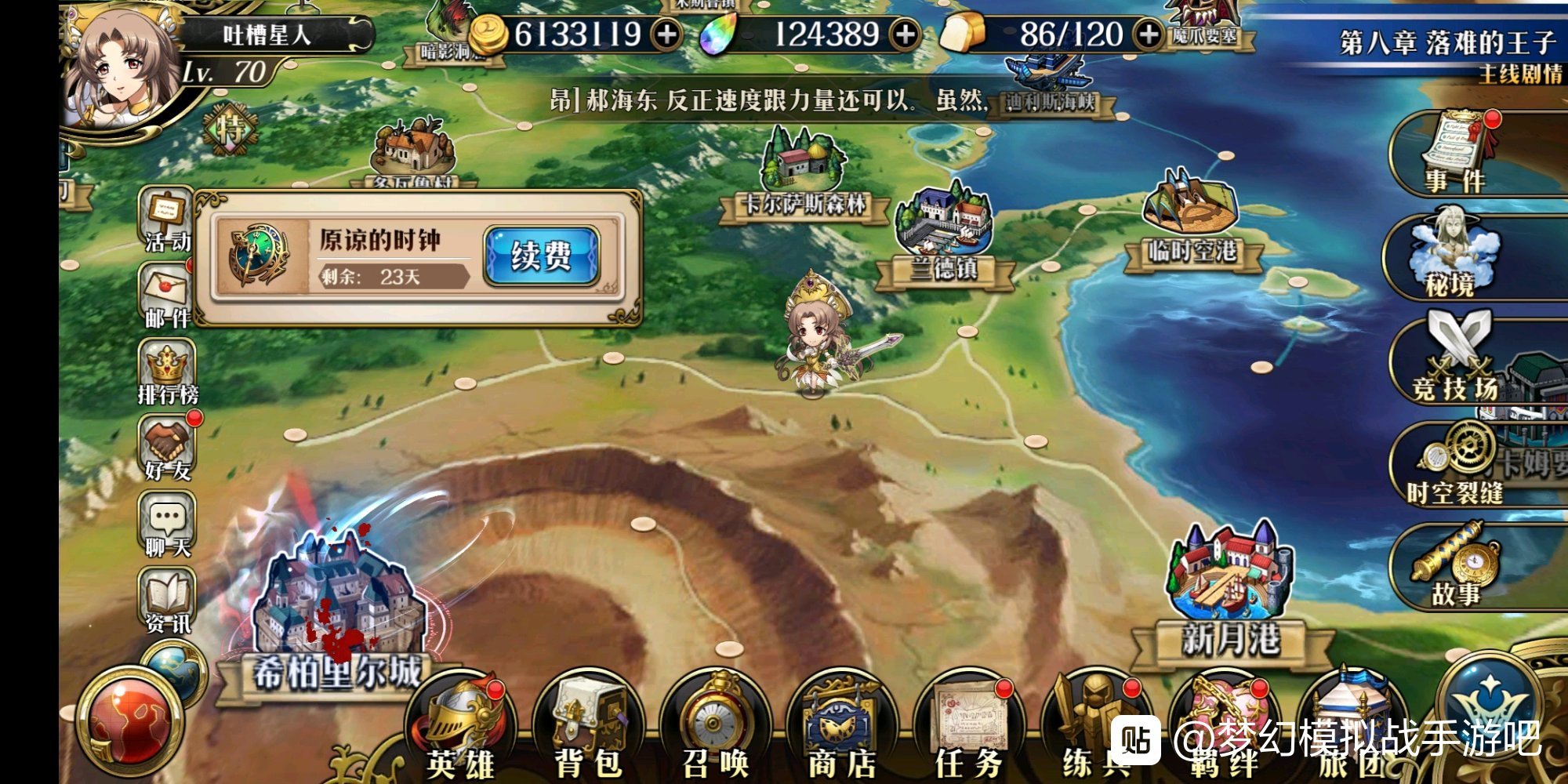This screenshot has height=784, width=1568.
Task: Open the 事件 events scroll button
Action: (1455, 154)
